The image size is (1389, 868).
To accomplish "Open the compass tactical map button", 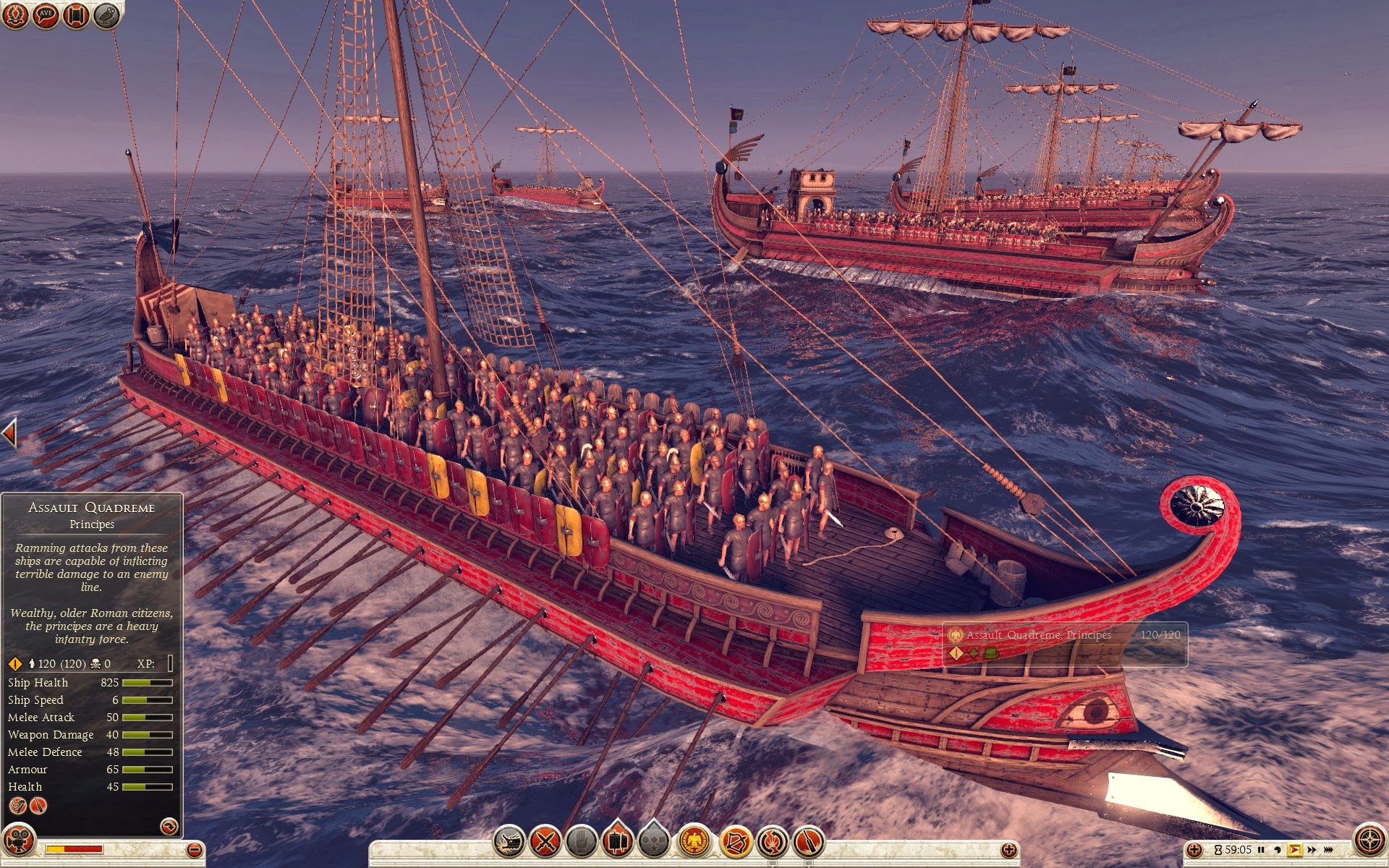I will [x=1369, y=841].
